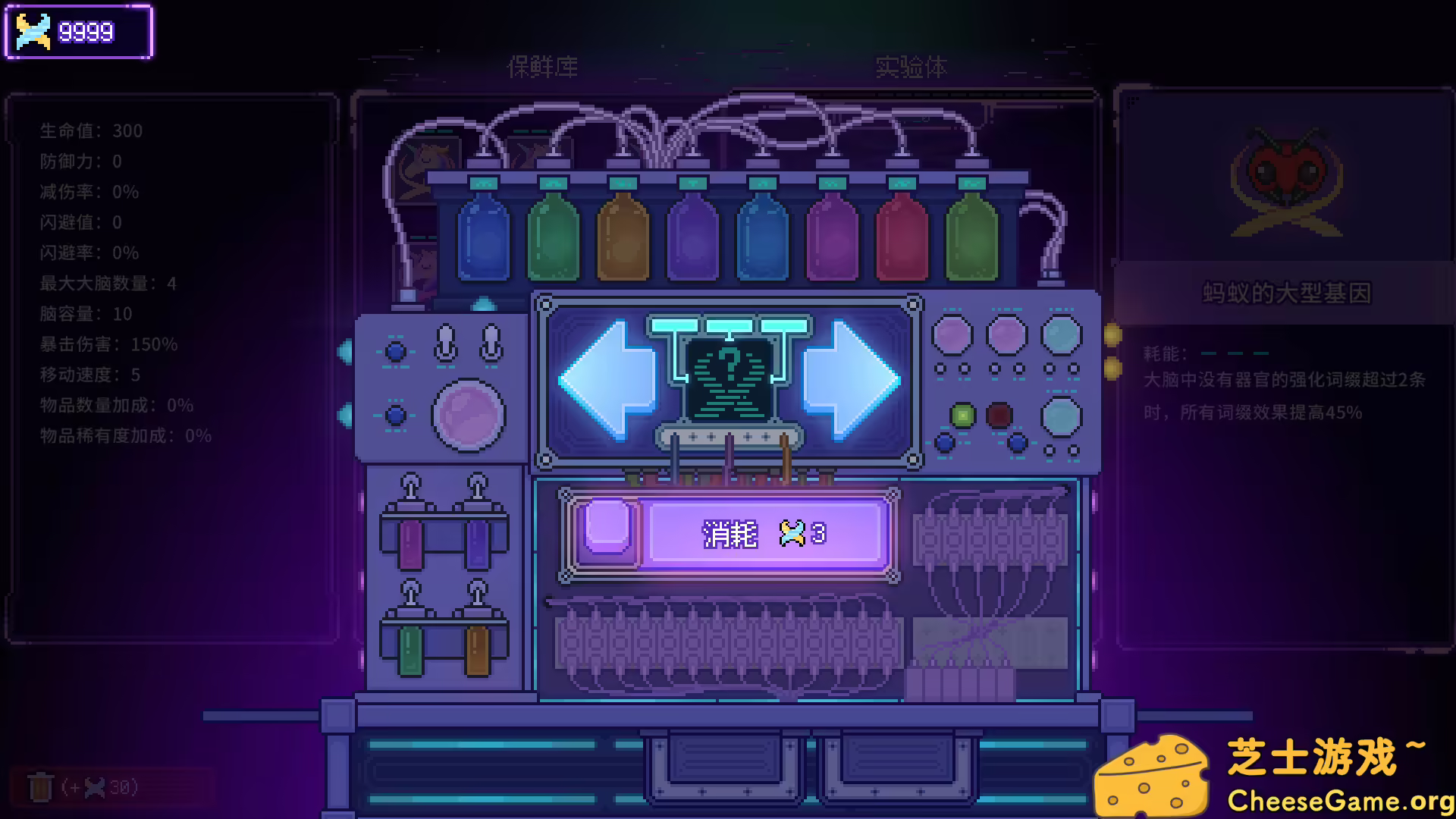Turn the small blue knob on left console
Image resolution: width=1456 pixels, height=819 pixels.
(394, 350)
